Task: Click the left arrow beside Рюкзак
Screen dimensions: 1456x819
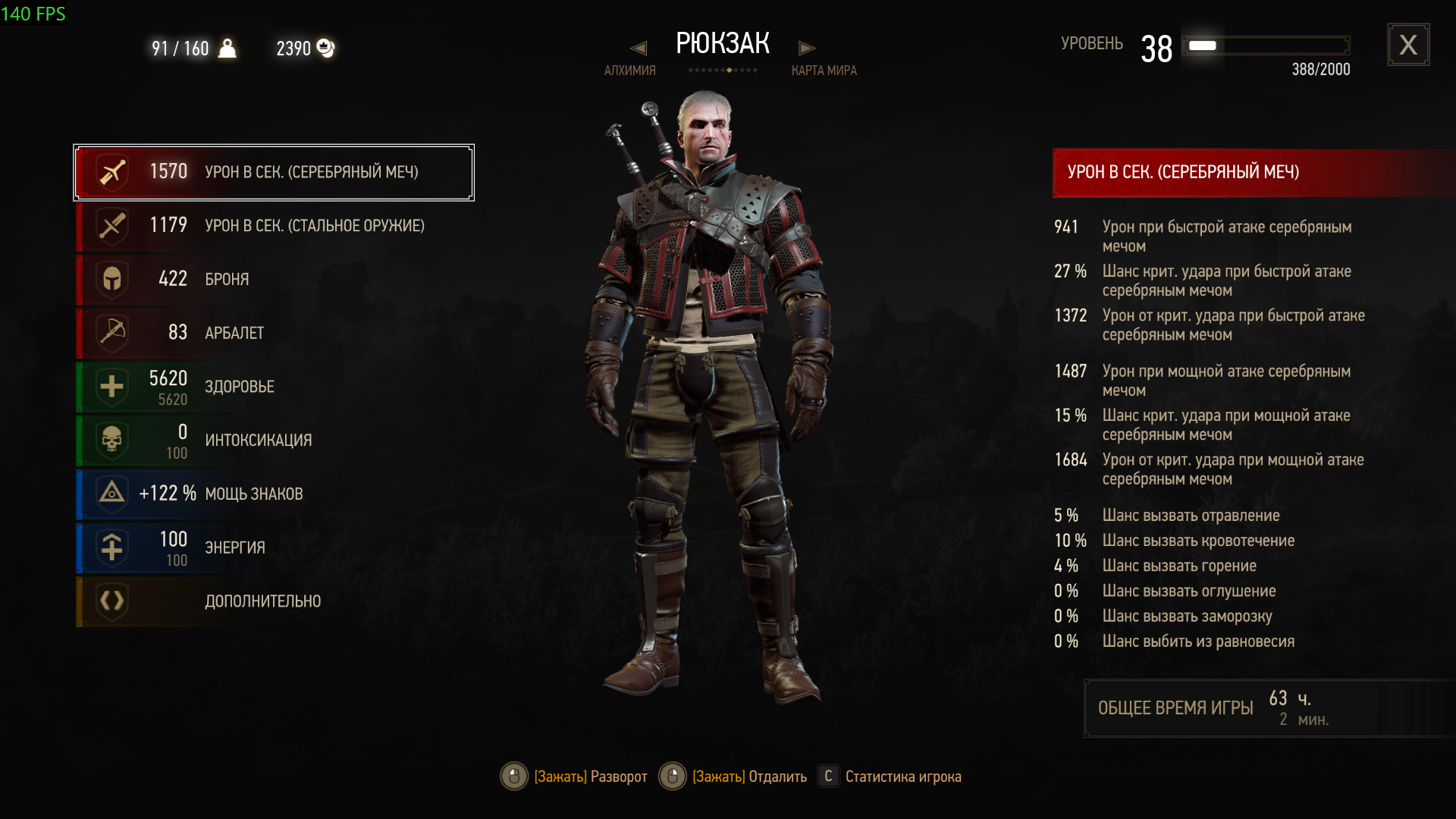Action: click(x=639, y=49)
